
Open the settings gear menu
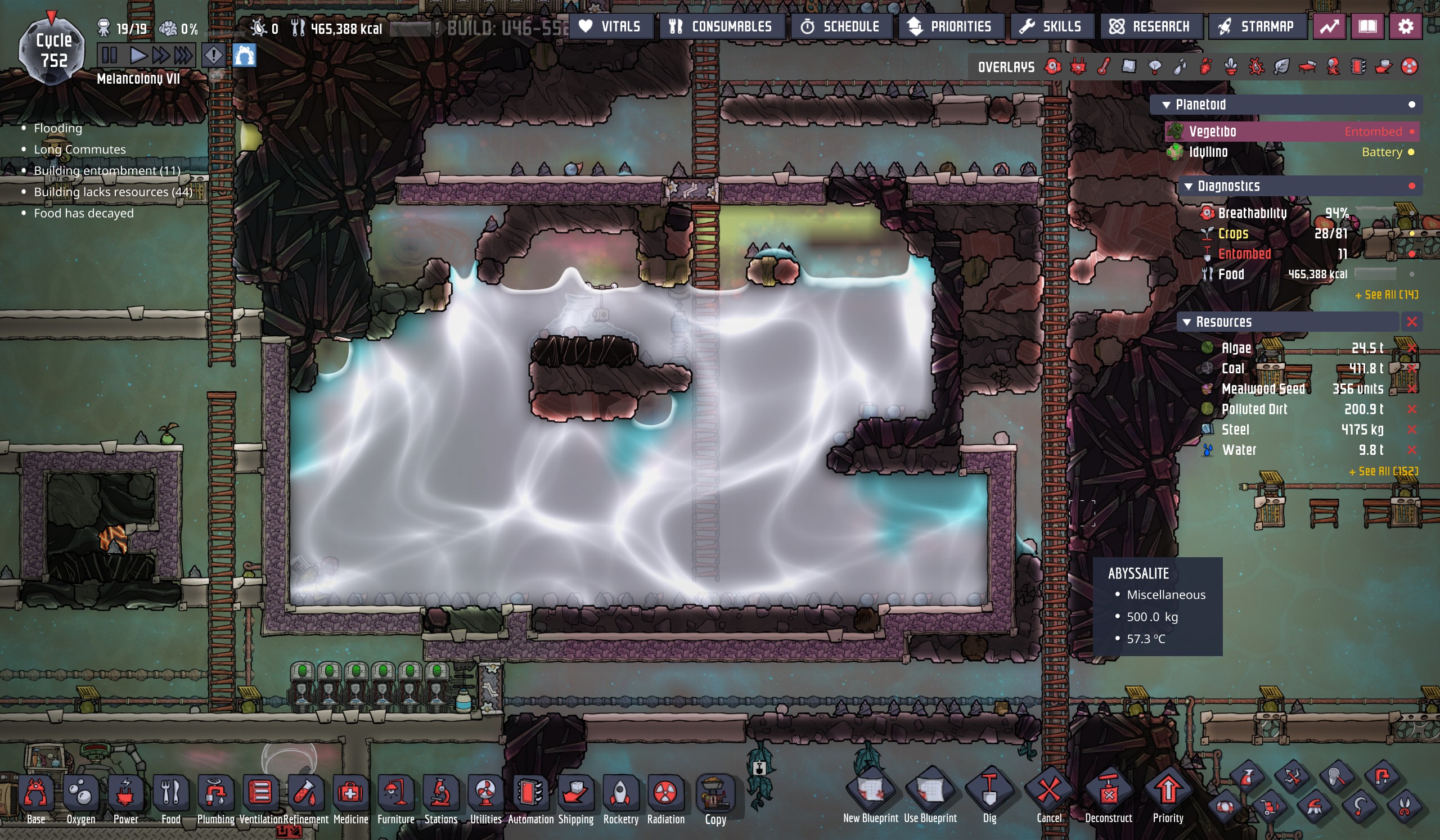(1405, 27)
